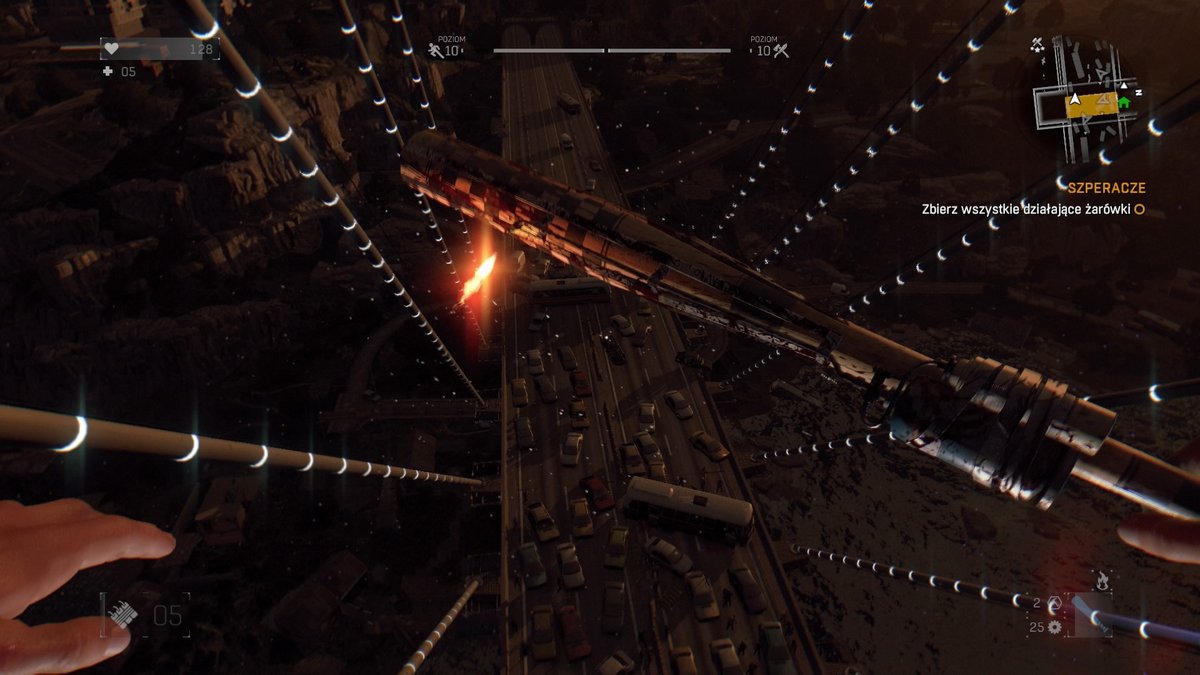Click the medkit cross icon
Viewport: 1200px width, 675px height.
[108, 72]
